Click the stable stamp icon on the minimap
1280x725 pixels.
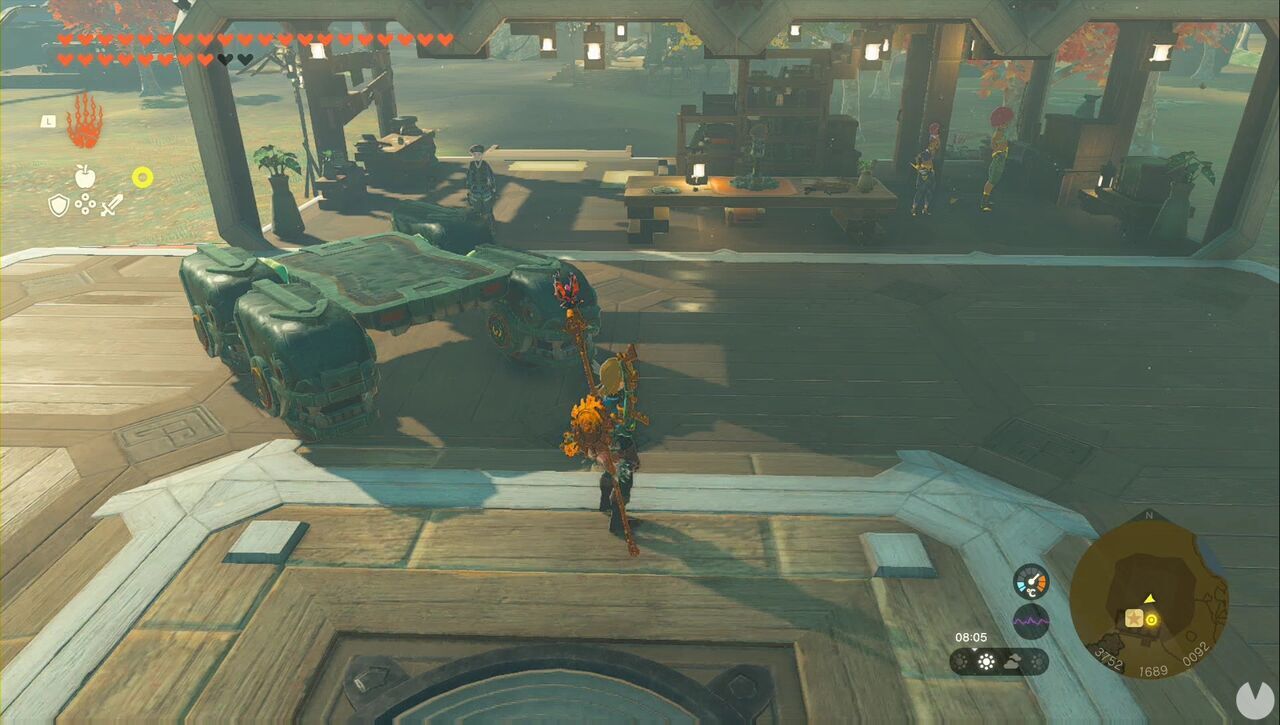(x=1134, y=620)
